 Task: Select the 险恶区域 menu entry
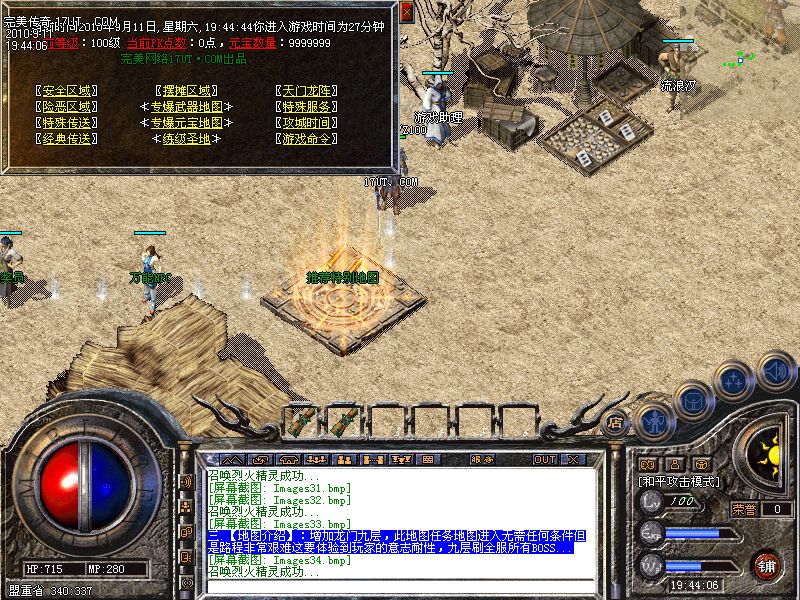tap(67, 106)
